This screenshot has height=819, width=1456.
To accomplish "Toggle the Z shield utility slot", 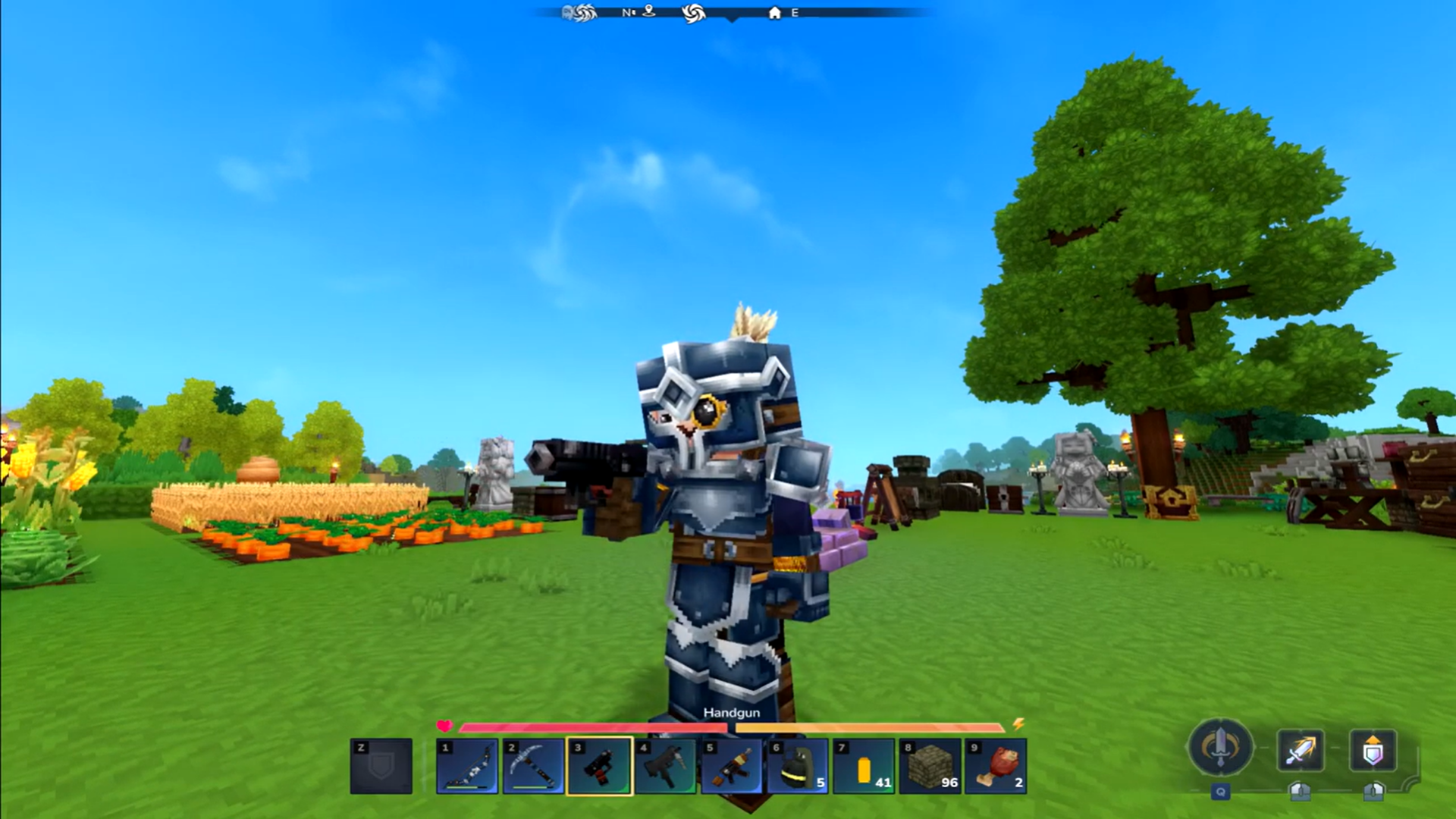I will [x=379, y=766].
